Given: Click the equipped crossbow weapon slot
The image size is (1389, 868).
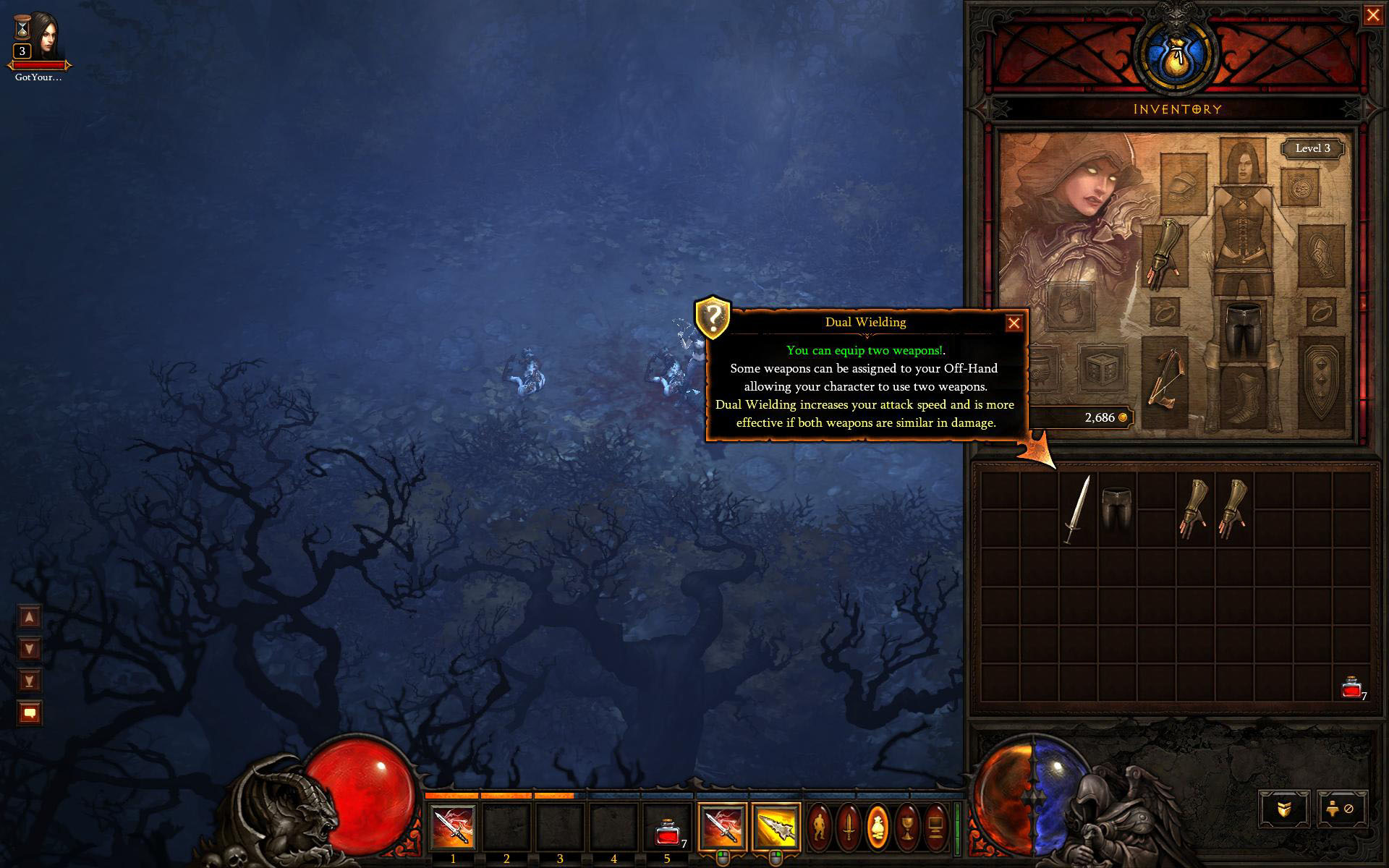Looking at the screenshot, I should 1164,380.
